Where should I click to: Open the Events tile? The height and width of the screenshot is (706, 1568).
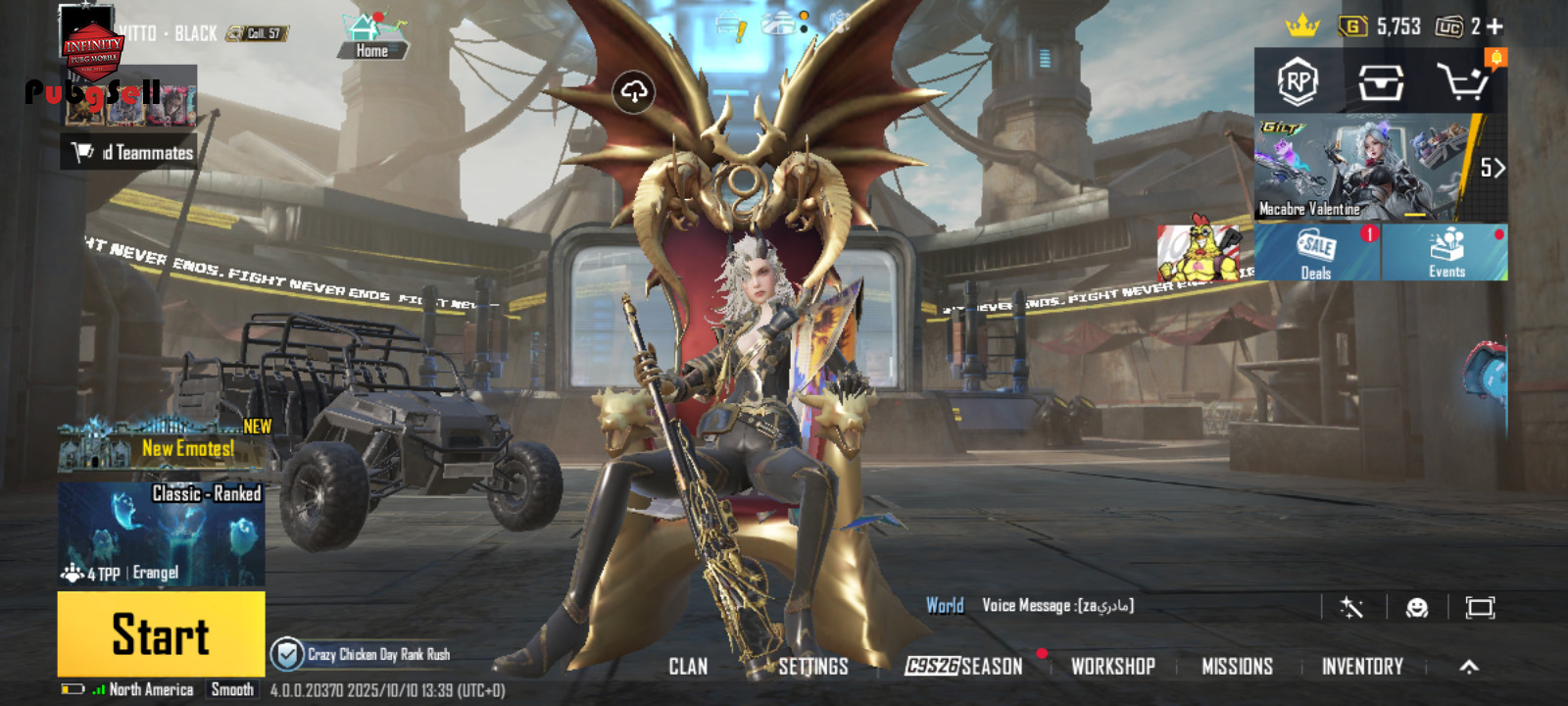click(1445, 252)
